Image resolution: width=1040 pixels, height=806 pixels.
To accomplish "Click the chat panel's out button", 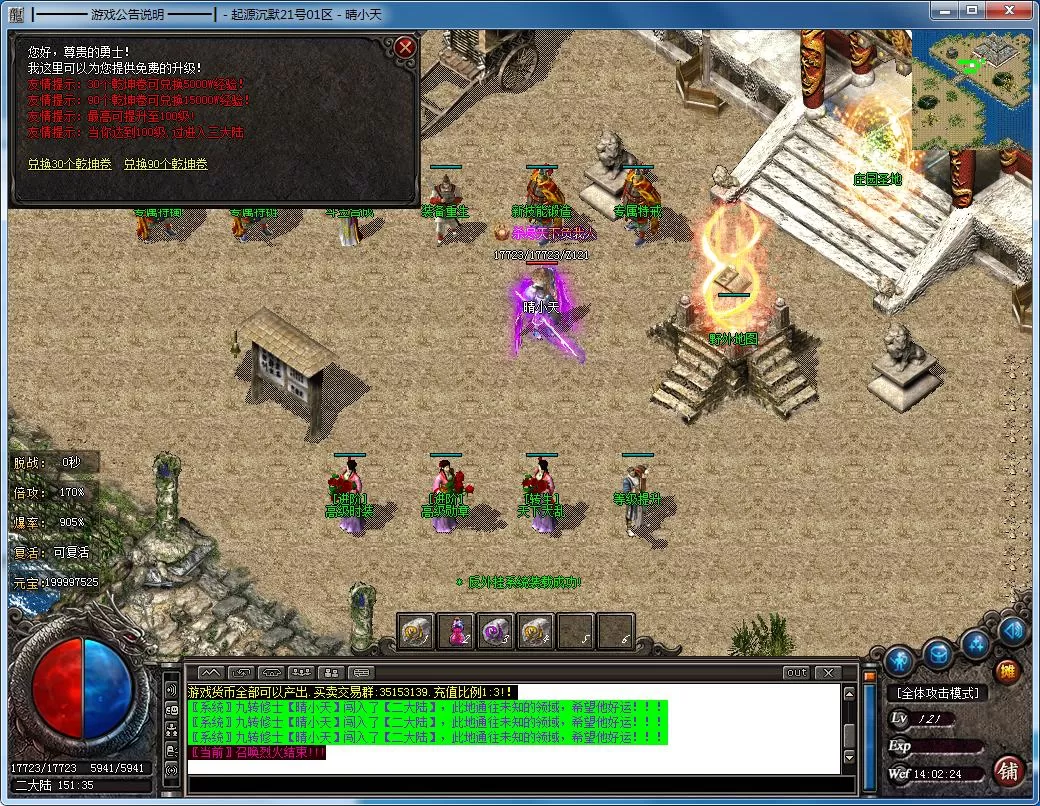I will point(796,672).
